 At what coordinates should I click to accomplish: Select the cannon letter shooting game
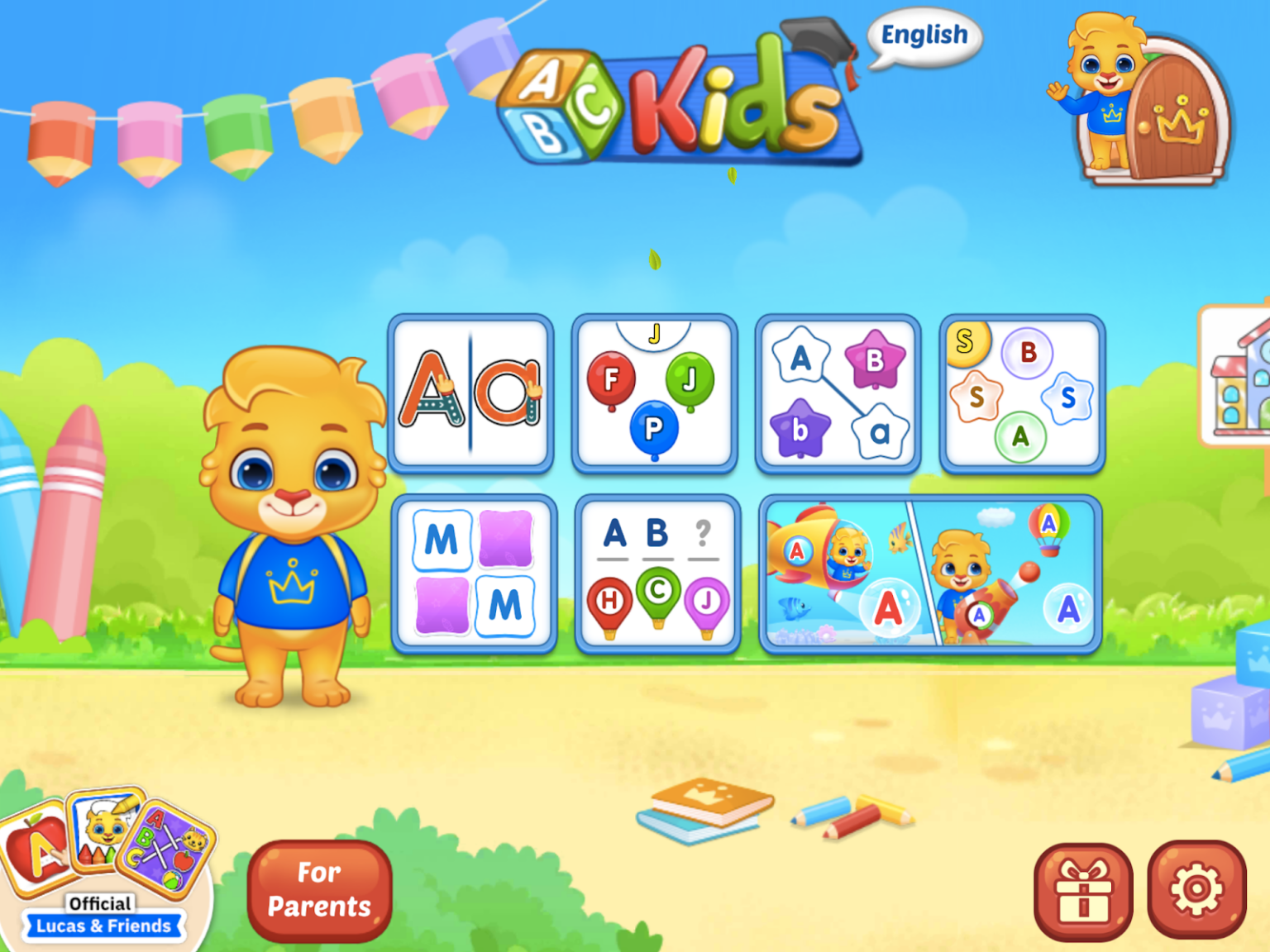tap(1017, 570)
